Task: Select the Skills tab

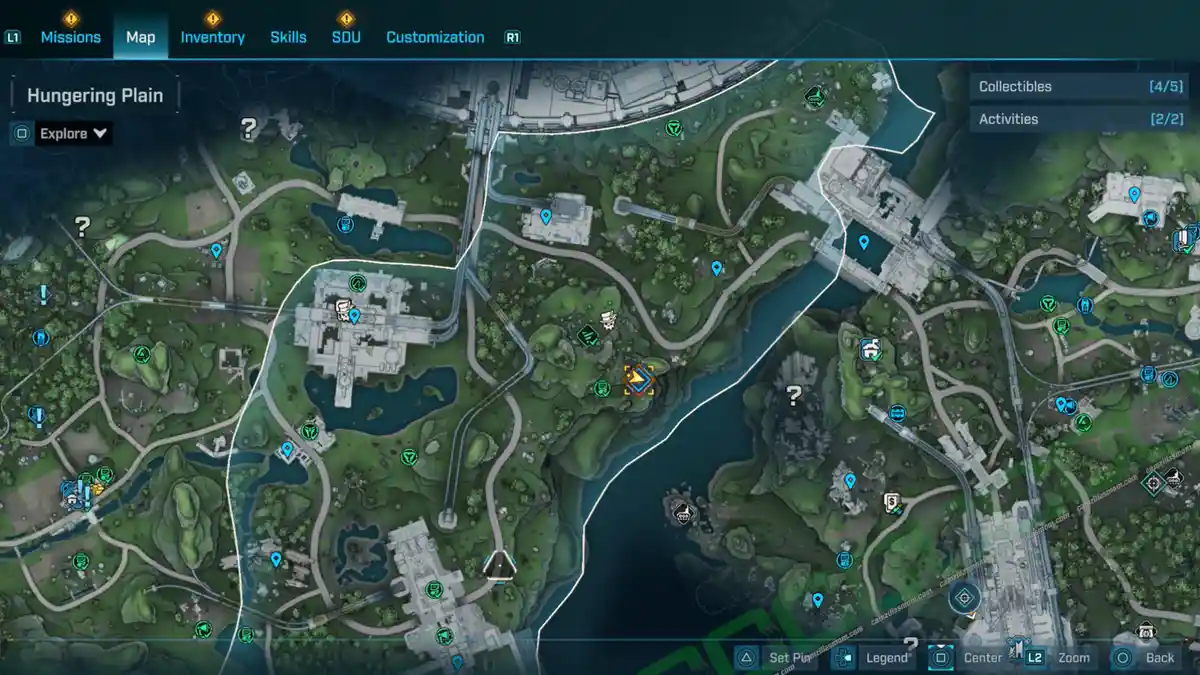Action: click(x=288, y=37)
